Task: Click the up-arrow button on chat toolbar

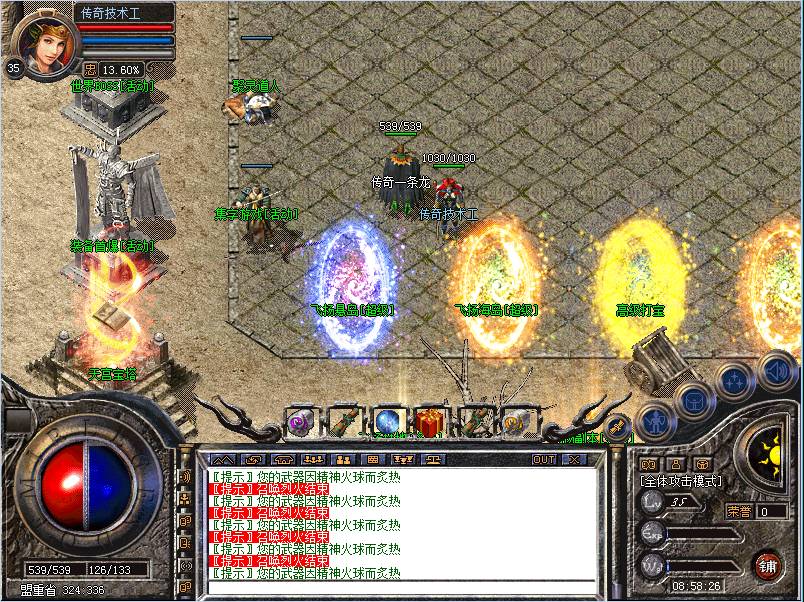Action: coord(221,459)
